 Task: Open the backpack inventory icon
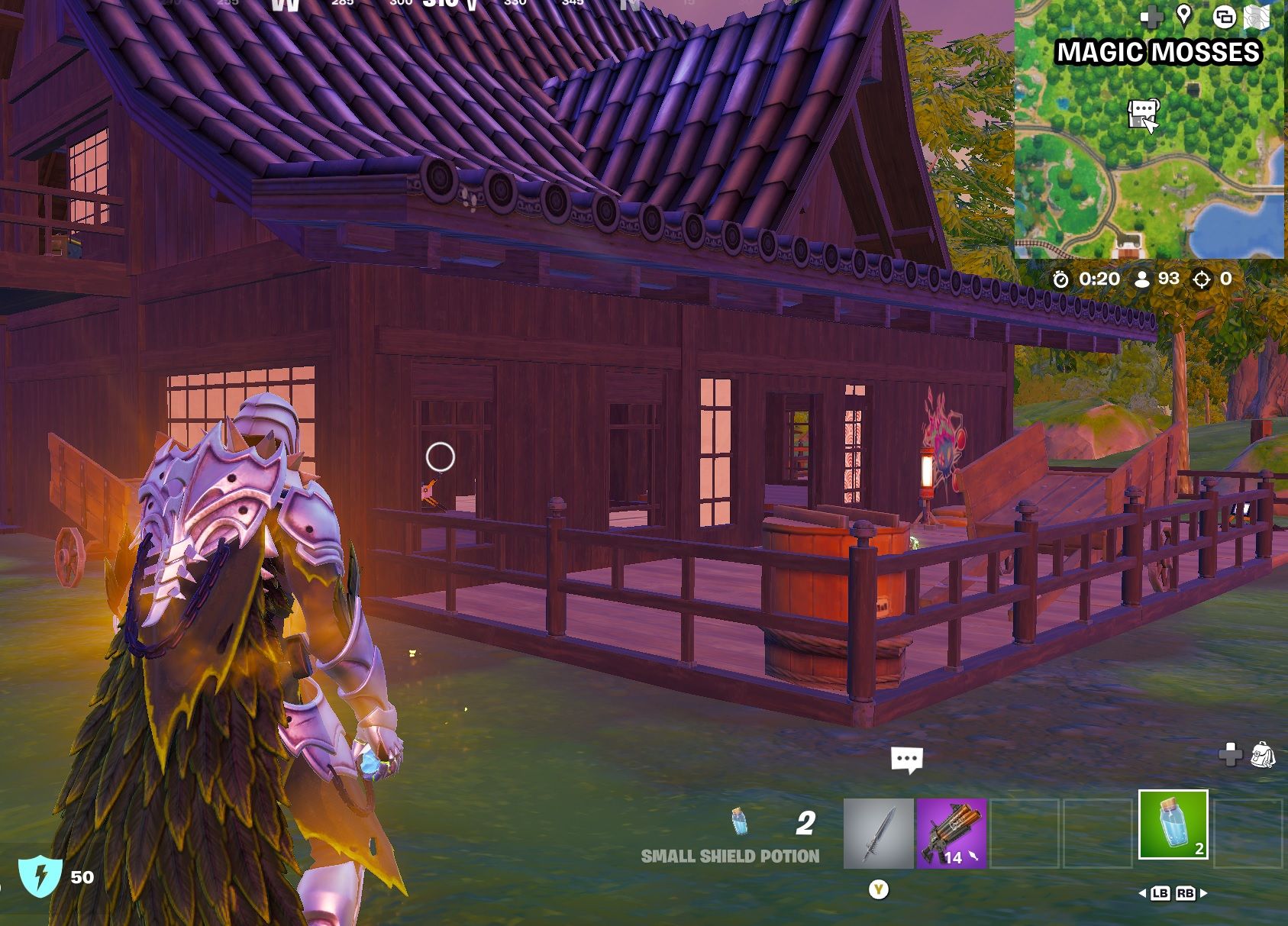(1262, 754)
